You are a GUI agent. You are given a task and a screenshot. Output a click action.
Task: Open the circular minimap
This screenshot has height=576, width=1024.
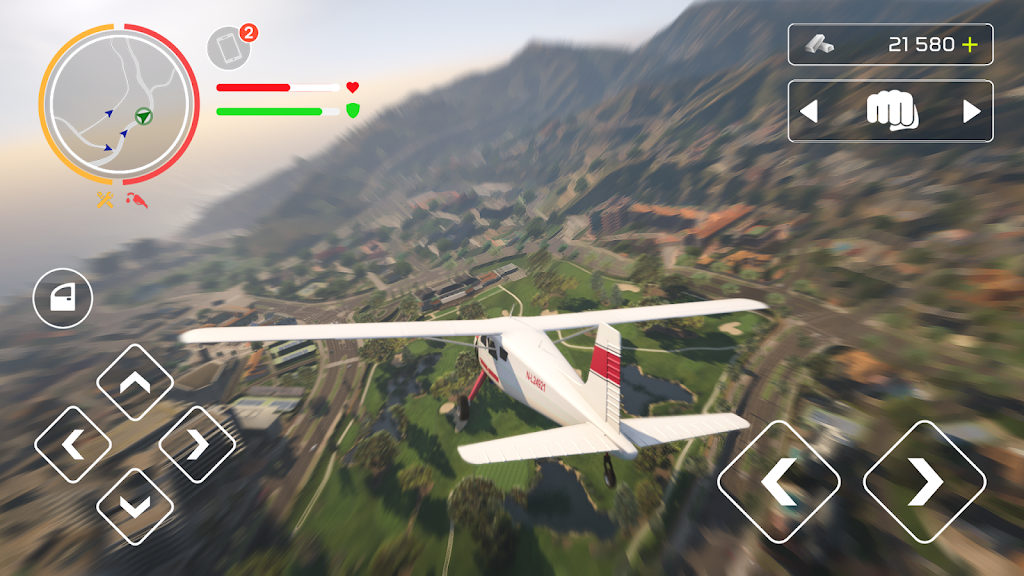coord(118,105)
